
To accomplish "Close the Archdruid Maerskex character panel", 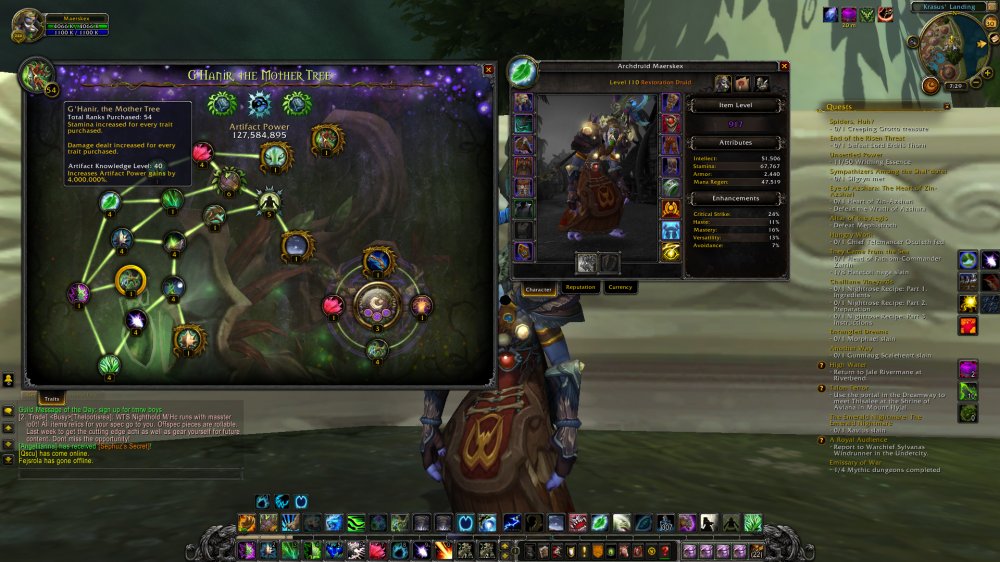I will click(784, 66).
